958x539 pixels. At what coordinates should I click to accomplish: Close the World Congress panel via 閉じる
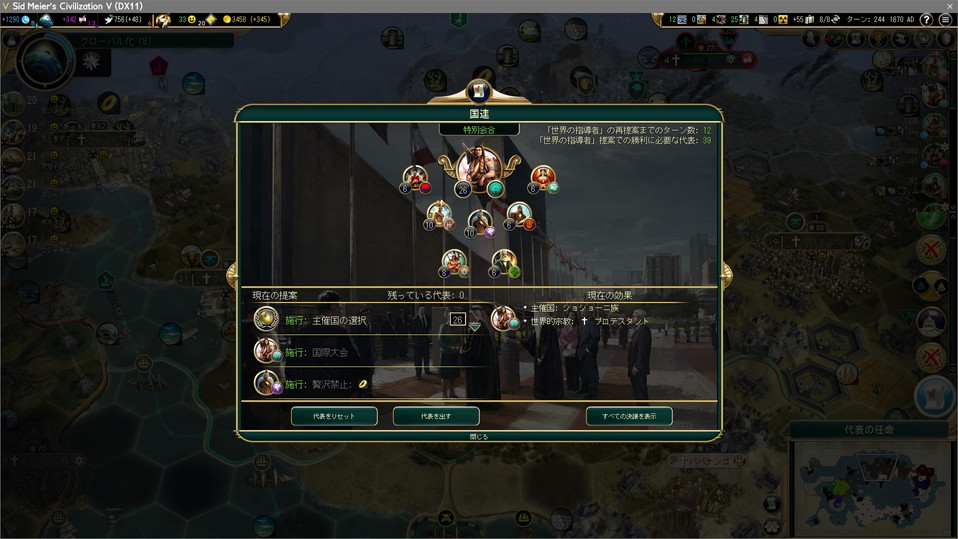pyautogui.click(x=479, y=437)
